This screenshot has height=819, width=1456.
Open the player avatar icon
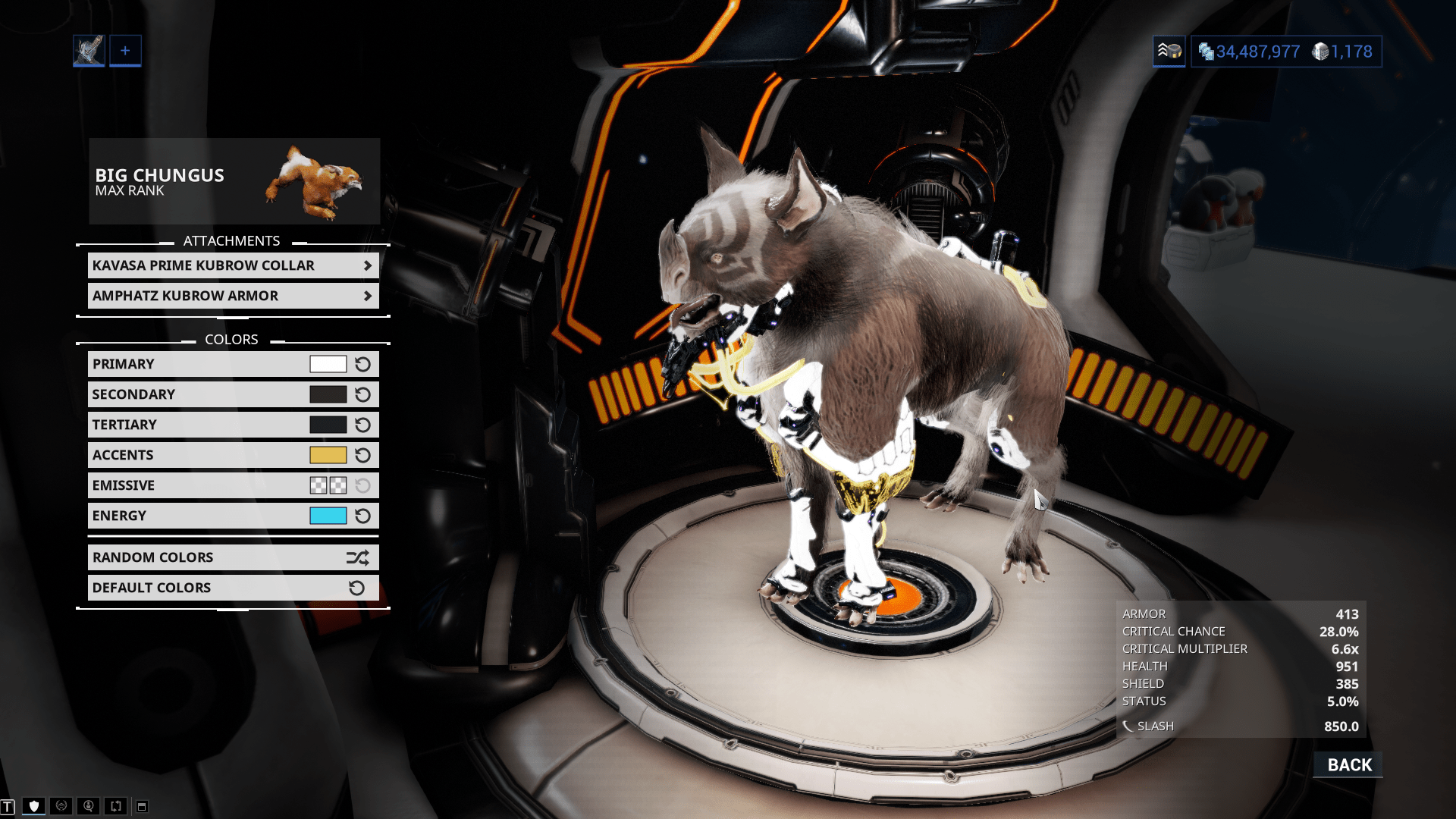tap(89, 51)
